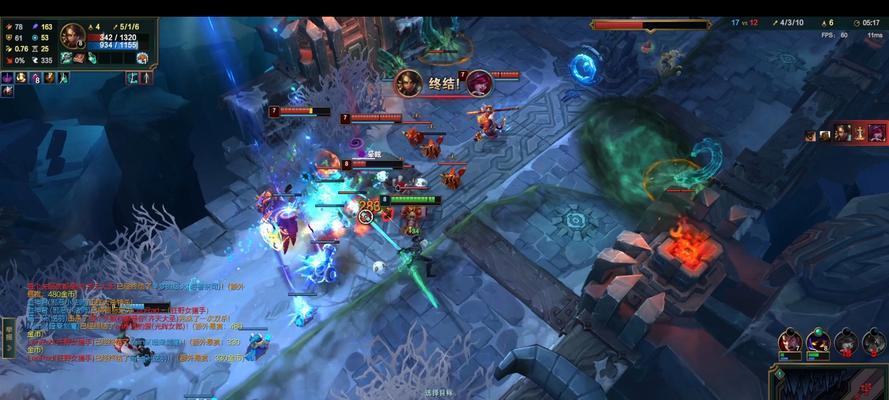Select the first ally portrait above the minimap
The image size is (889, 400).
(x=791, y=342)
